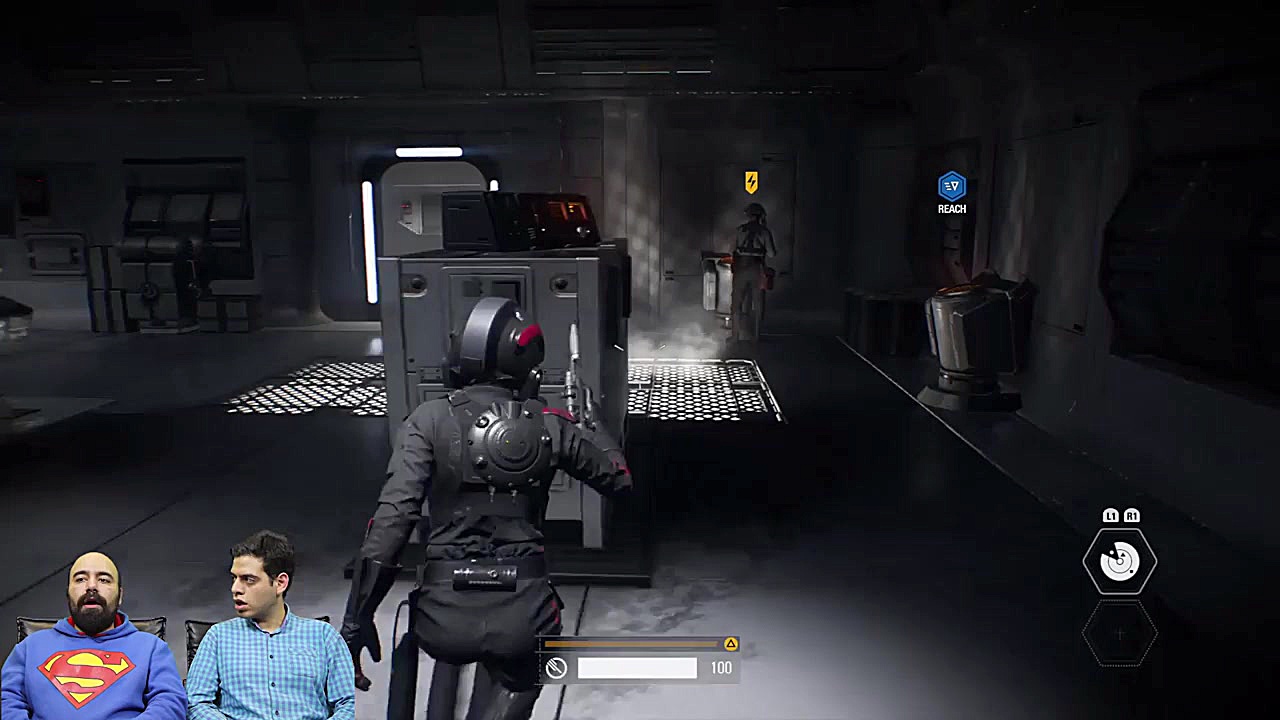Select the radar Scan Pulse ability icon
This screenshot has width=1280, height=720.
point(1120,560)
